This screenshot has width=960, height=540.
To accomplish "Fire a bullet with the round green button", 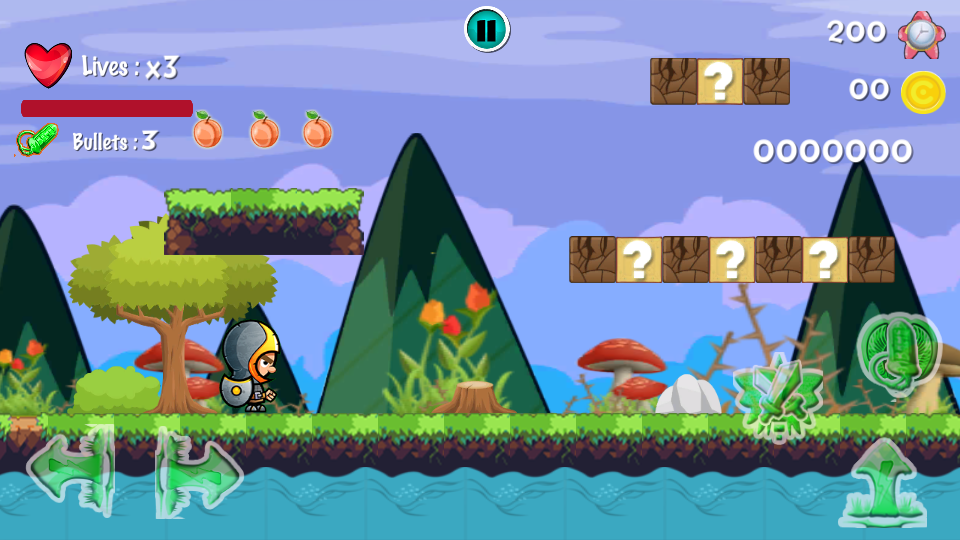I will (898, 353).
